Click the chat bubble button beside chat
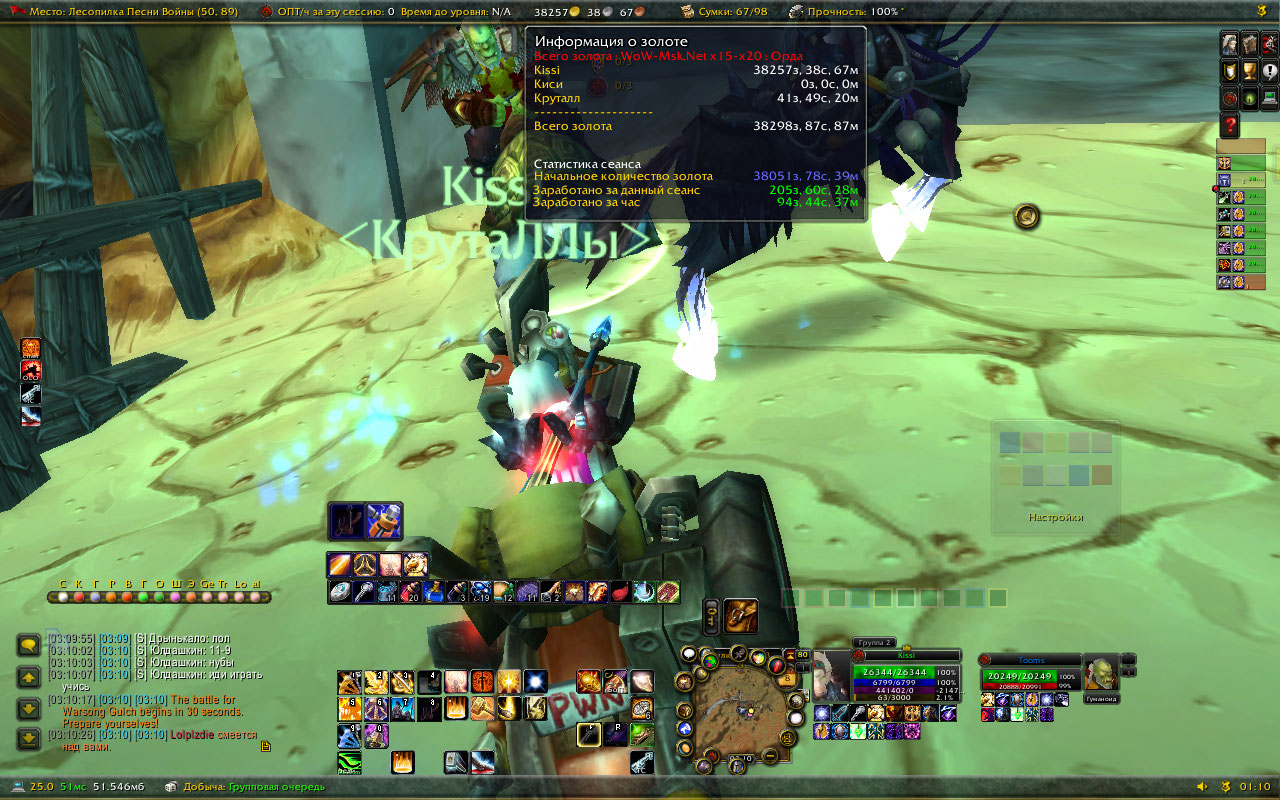Screen dimensions: 1280x800 click(28, 646)
